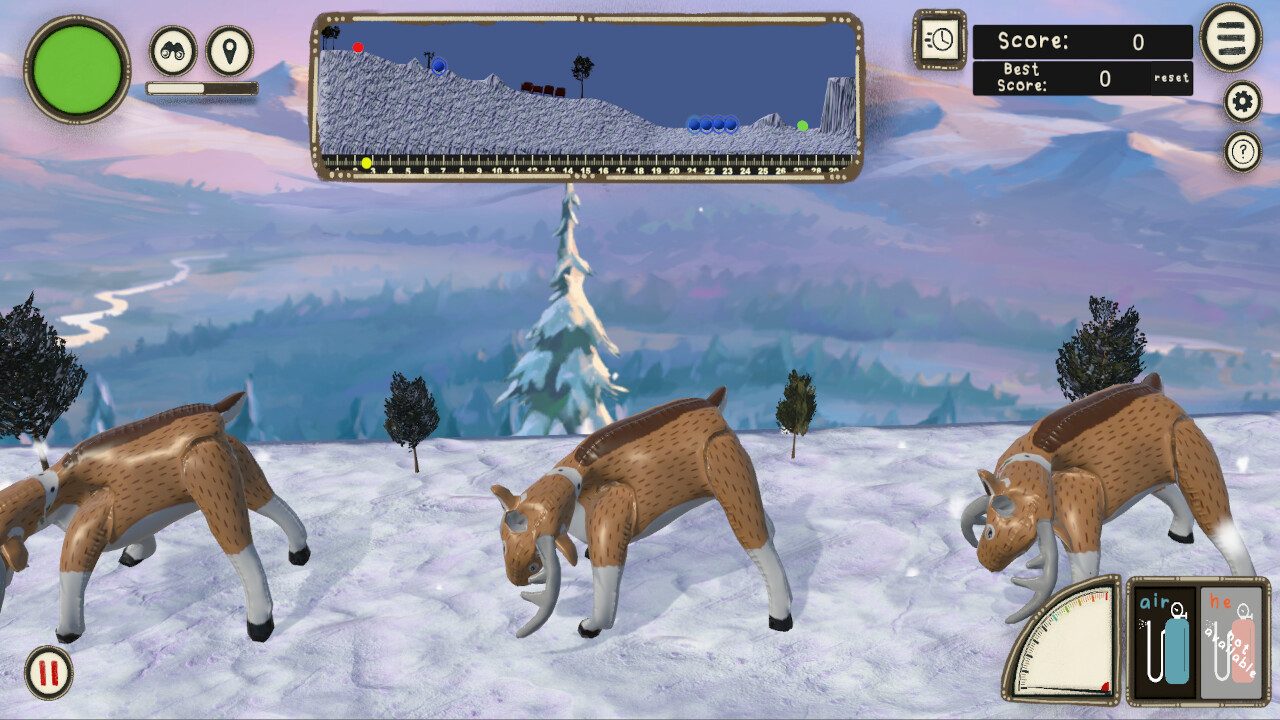Open the help question mark

(1241, 152)
